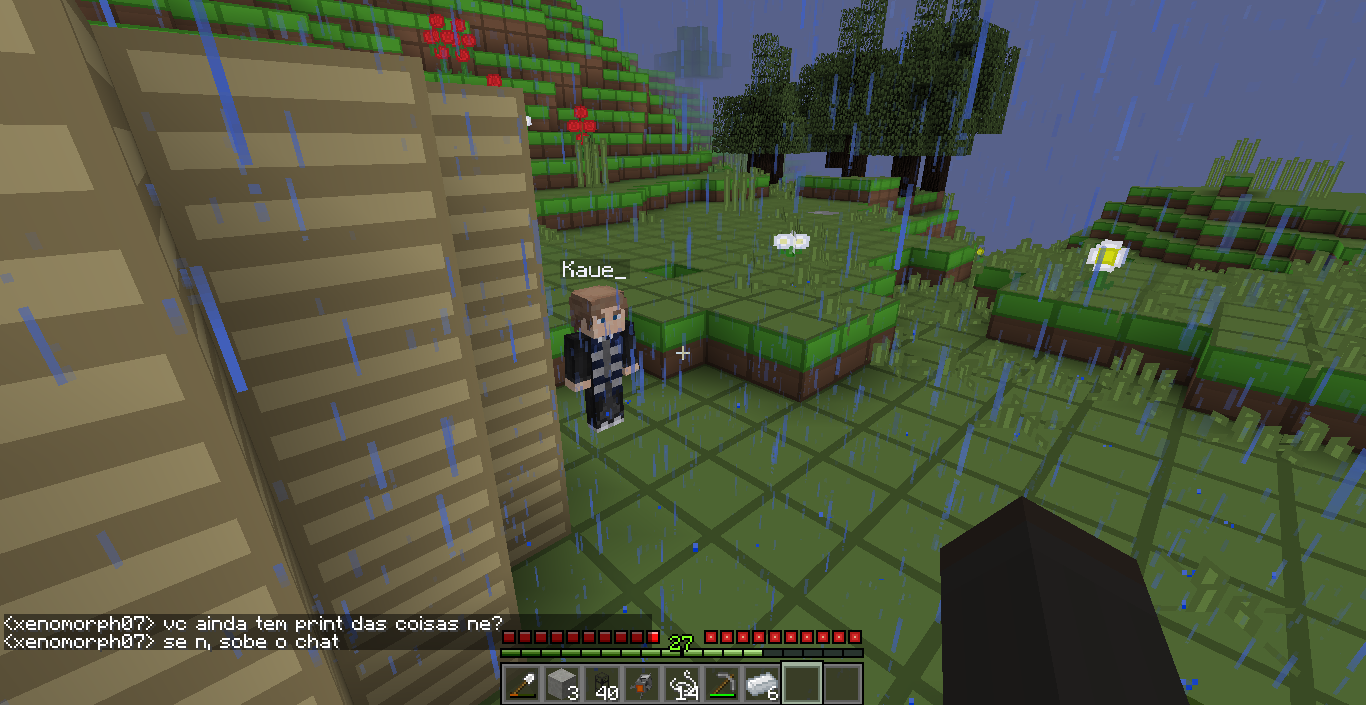Image resolution: width=1366 pixels, height=705 pixels.
Task: Choose the stone block stack of 3
Action: (x=562, y=684)
